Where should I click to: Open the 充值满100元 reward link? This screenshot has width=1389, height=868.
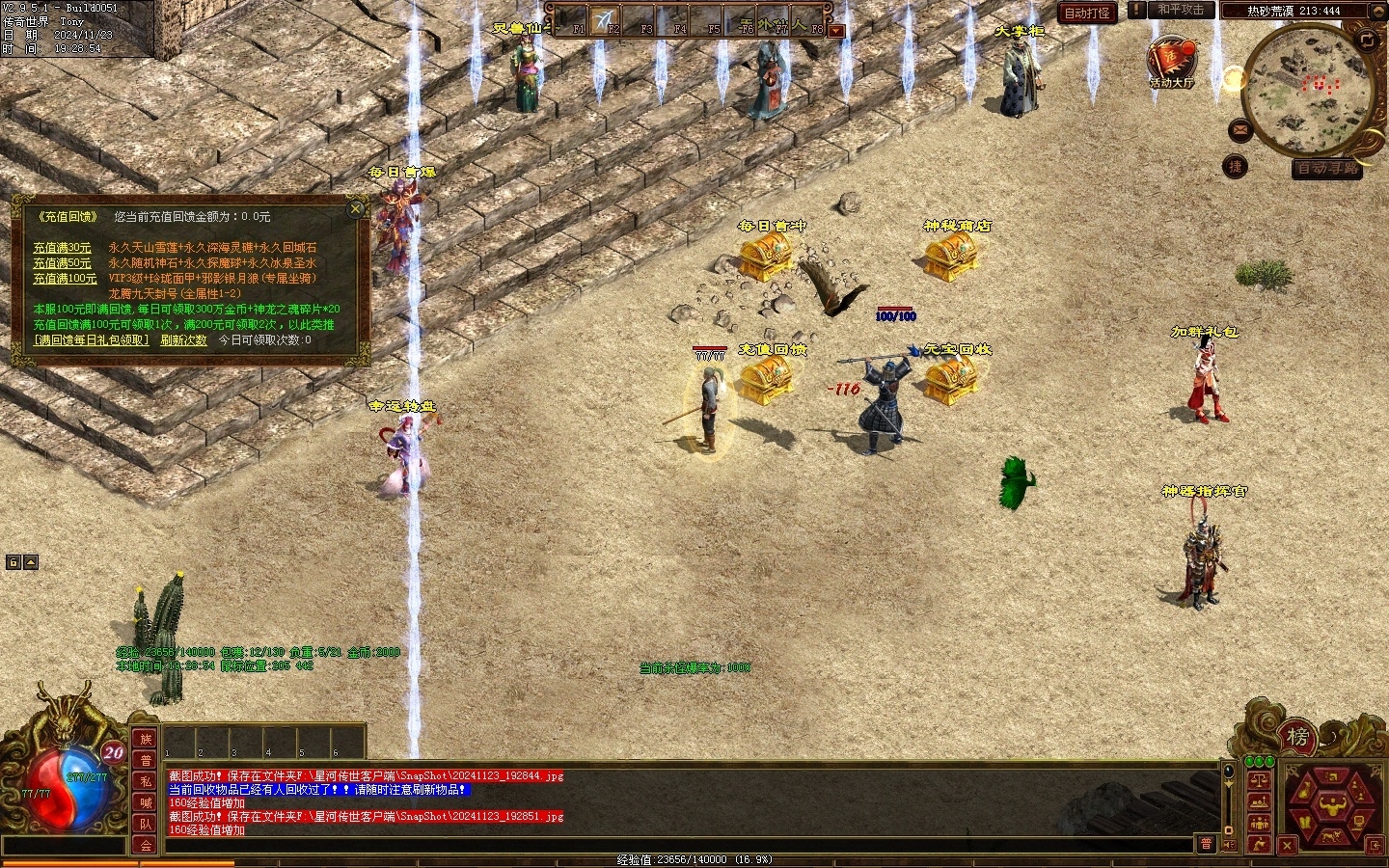tap(65, 279)
